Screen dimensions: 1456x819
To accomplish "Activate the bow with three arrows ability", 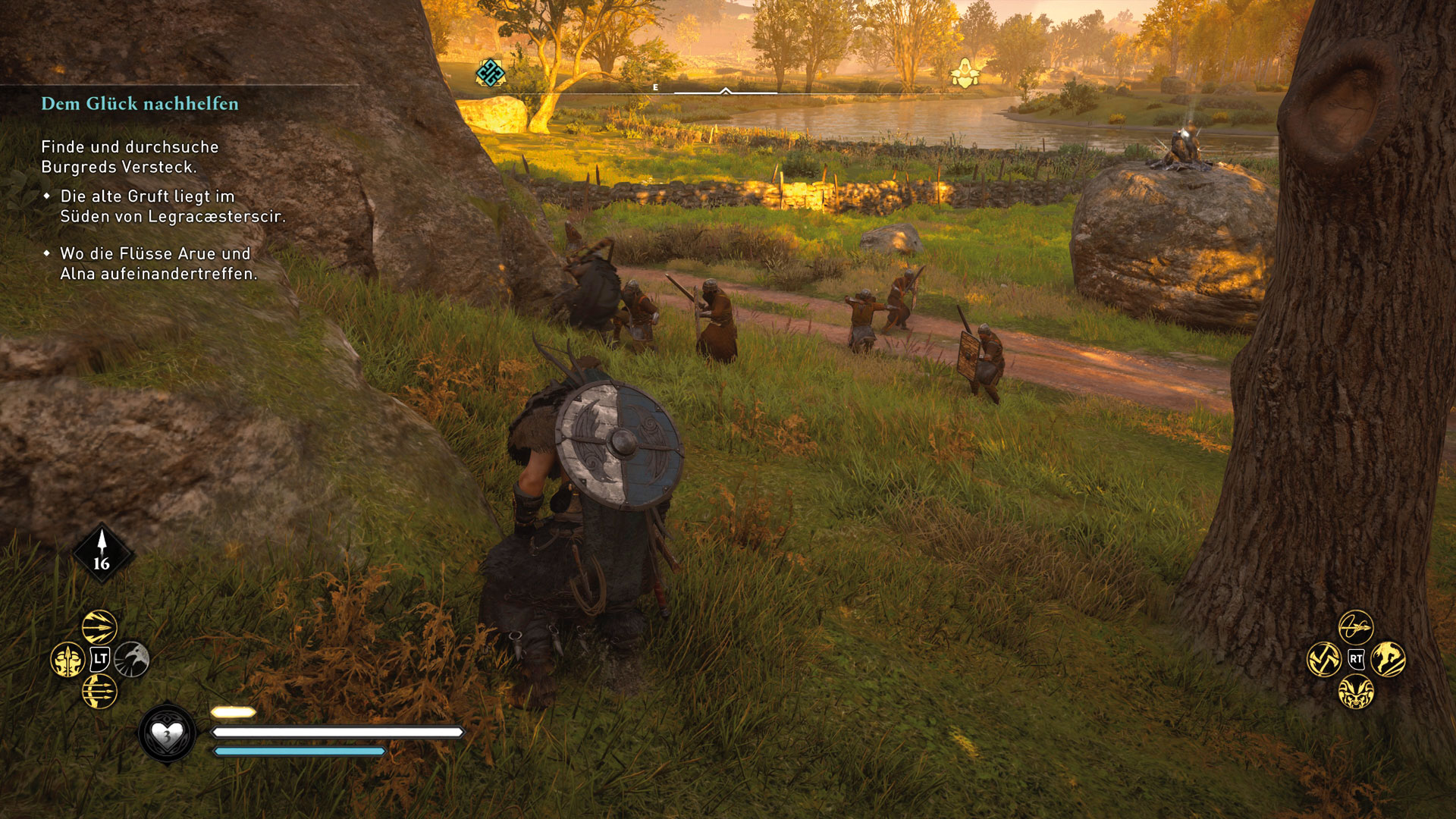I will pos(99,691).
